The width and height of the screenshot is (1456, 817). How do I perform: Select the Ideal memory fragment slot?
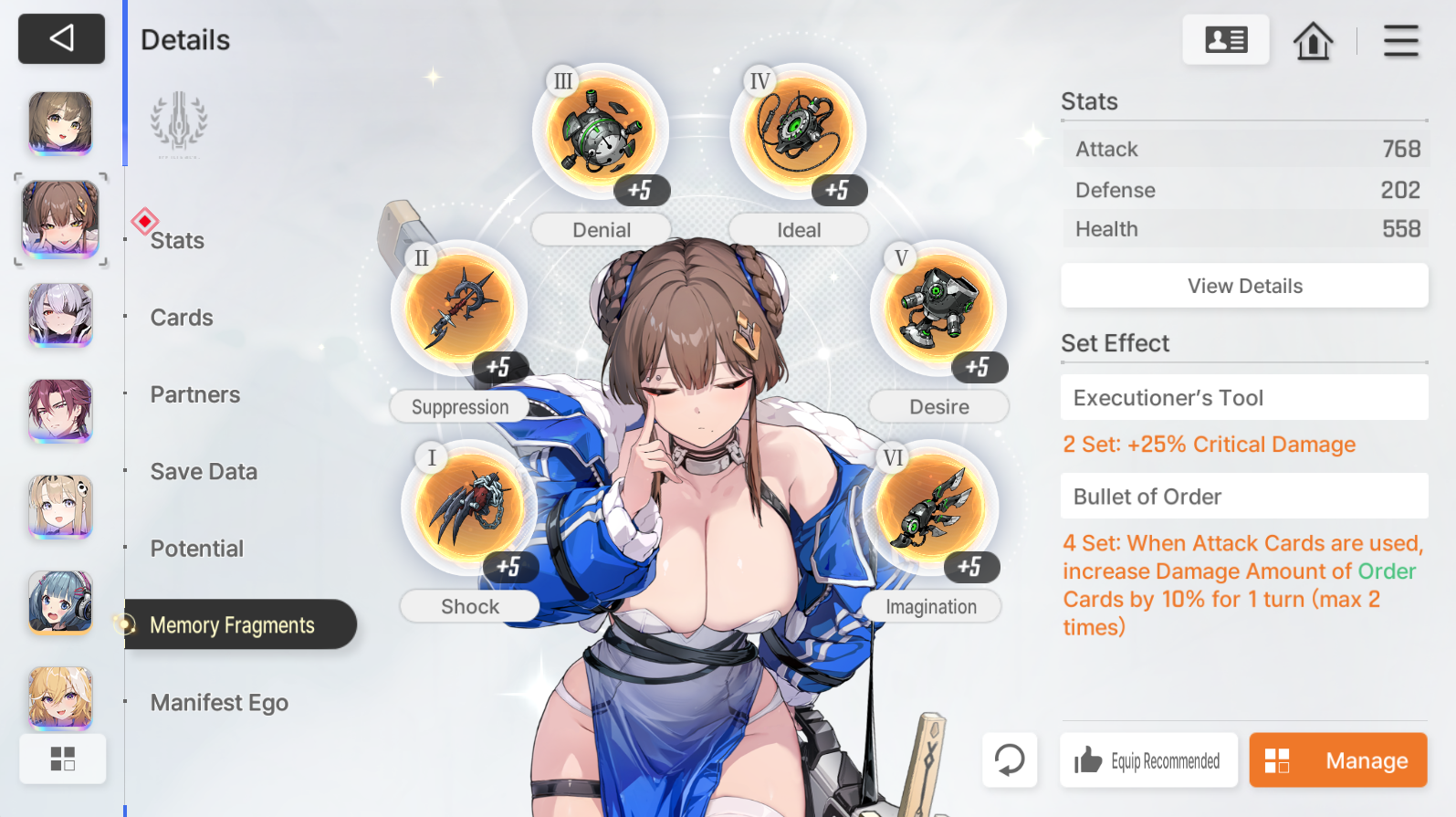pyautogui.click(x=797, y=132)
